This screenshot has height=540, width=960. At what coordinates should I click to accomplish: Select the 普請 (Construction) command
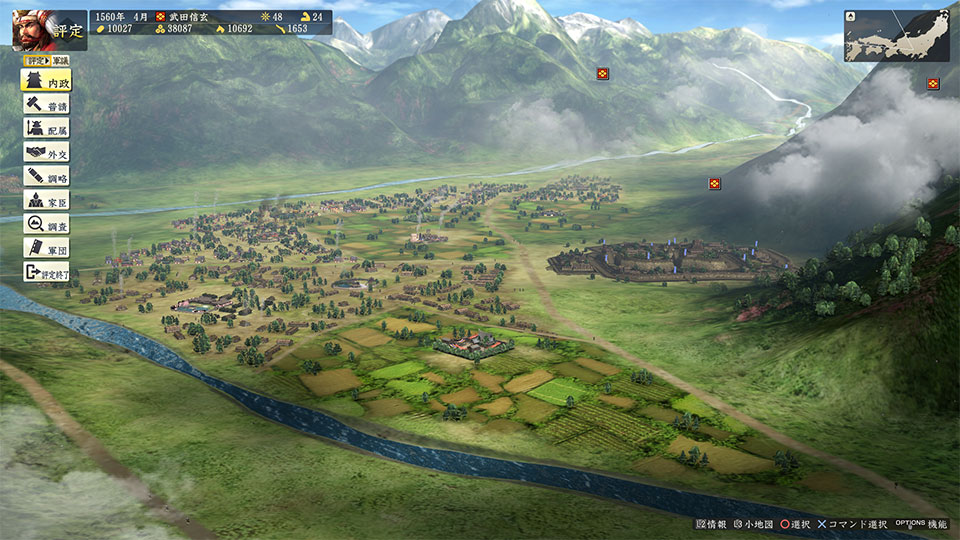pyautogui.click(x=47, y=104)
